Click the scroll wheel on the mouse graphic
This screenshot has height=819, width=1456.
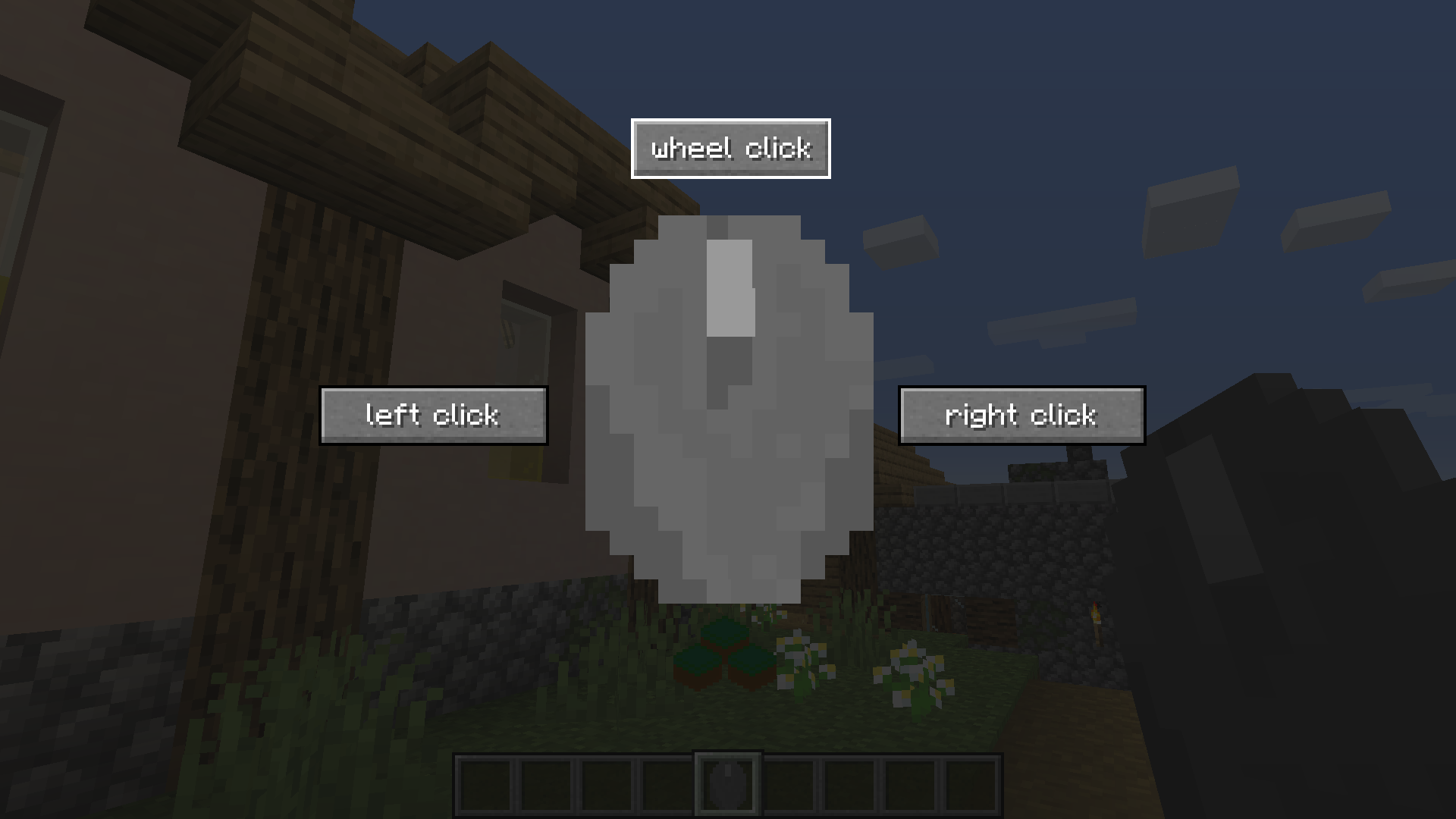coord(730,288)
